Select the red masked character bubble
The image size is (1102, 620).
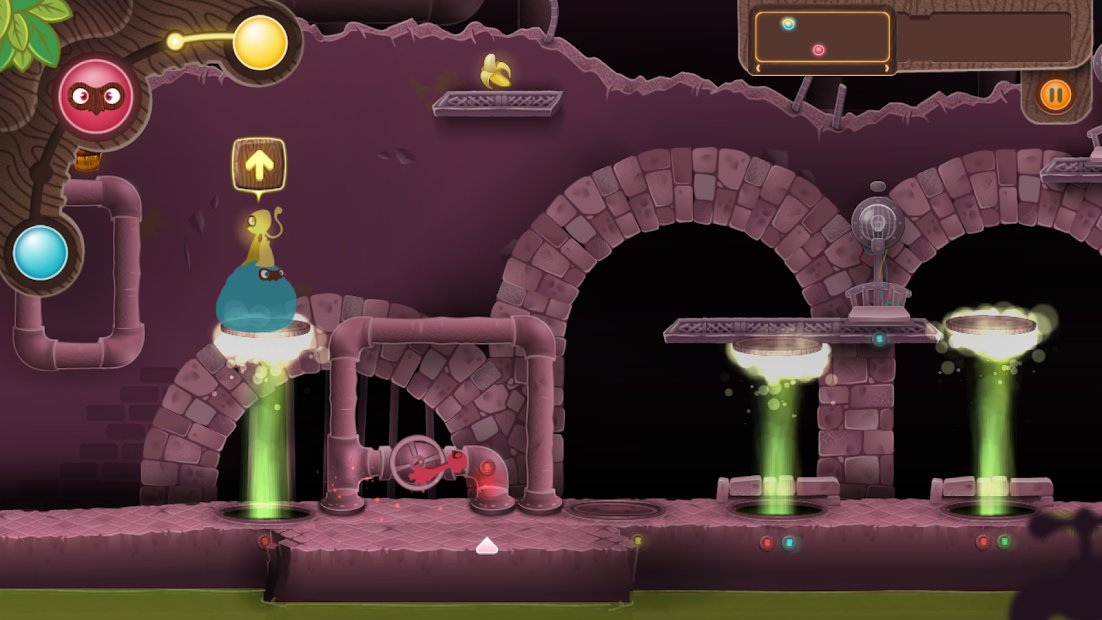click(96, 97)
